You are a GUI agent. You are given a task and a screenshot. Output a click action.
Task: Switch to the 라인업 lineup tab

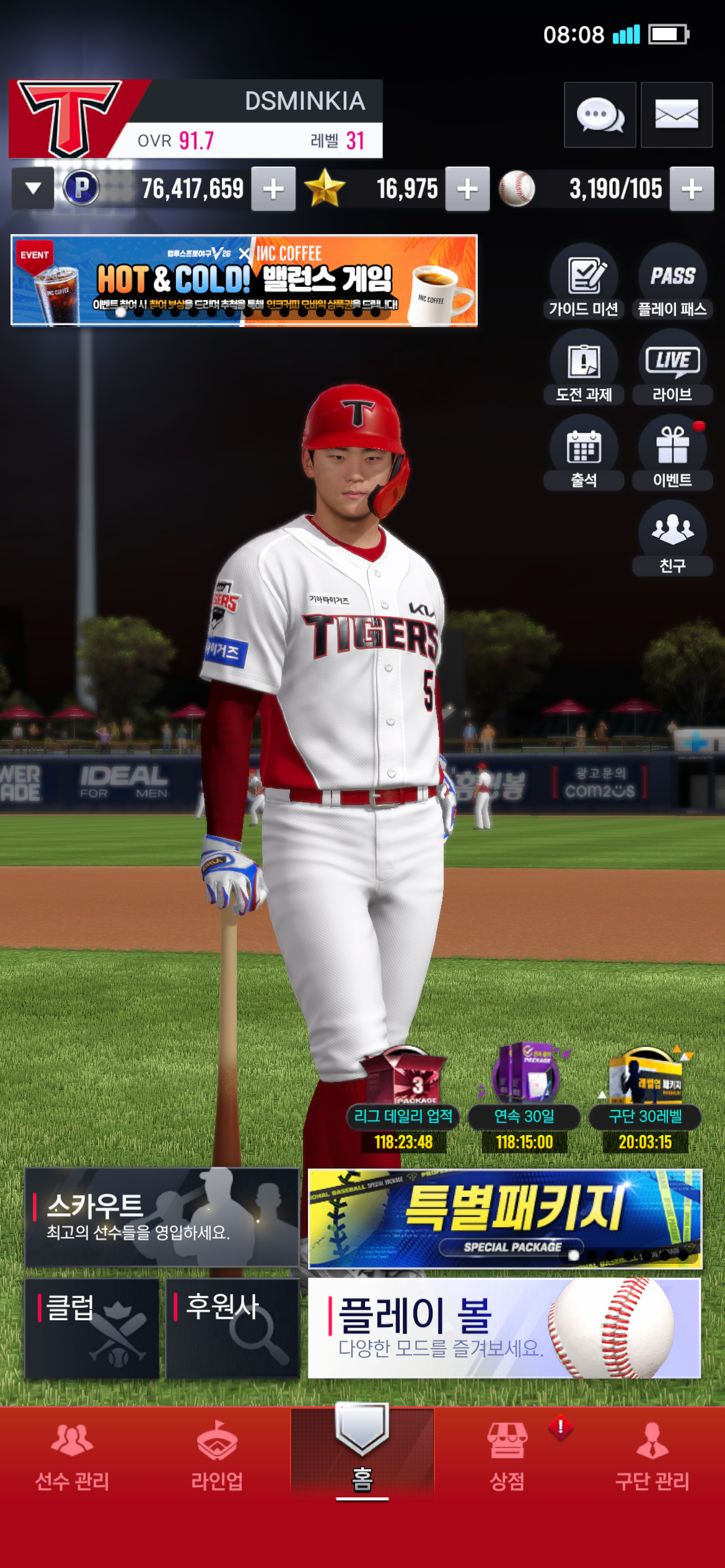[x=217, y=1455]
